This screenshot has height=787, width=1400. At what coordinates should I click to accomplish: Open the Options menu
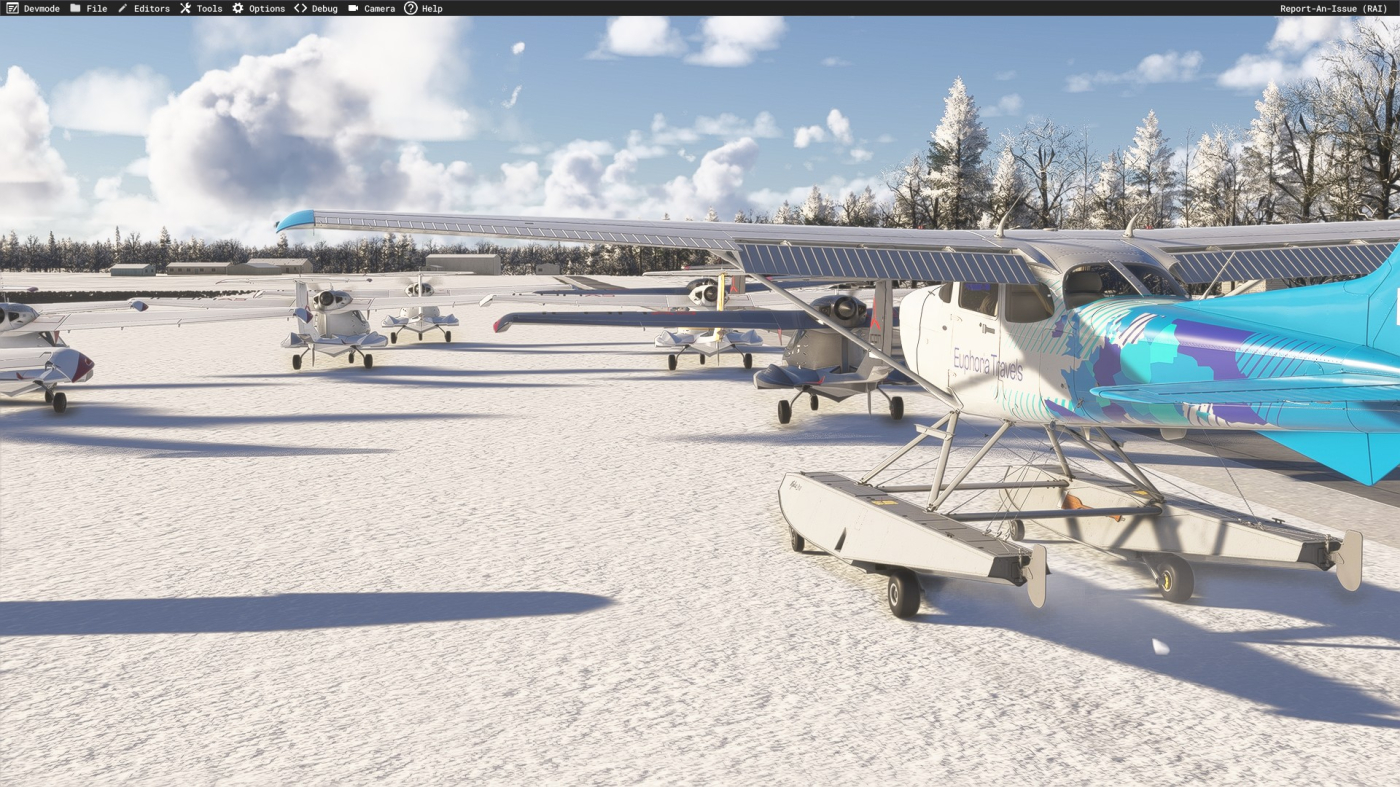pyautogui.click(x=259, y=8)
